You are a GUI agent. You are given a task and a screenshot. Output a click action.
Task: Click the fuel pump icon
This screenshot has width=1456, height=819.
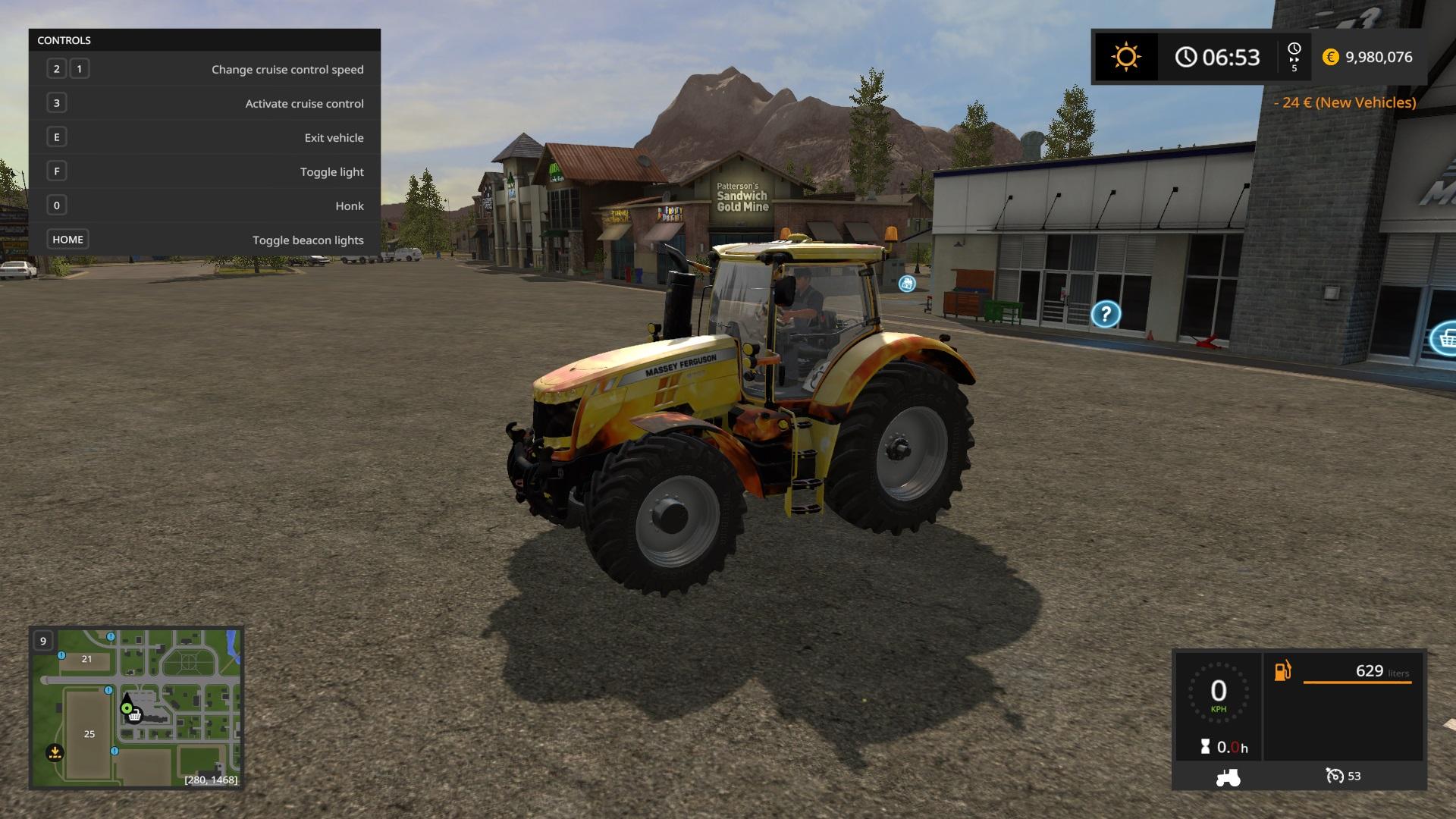point(1282,671)
